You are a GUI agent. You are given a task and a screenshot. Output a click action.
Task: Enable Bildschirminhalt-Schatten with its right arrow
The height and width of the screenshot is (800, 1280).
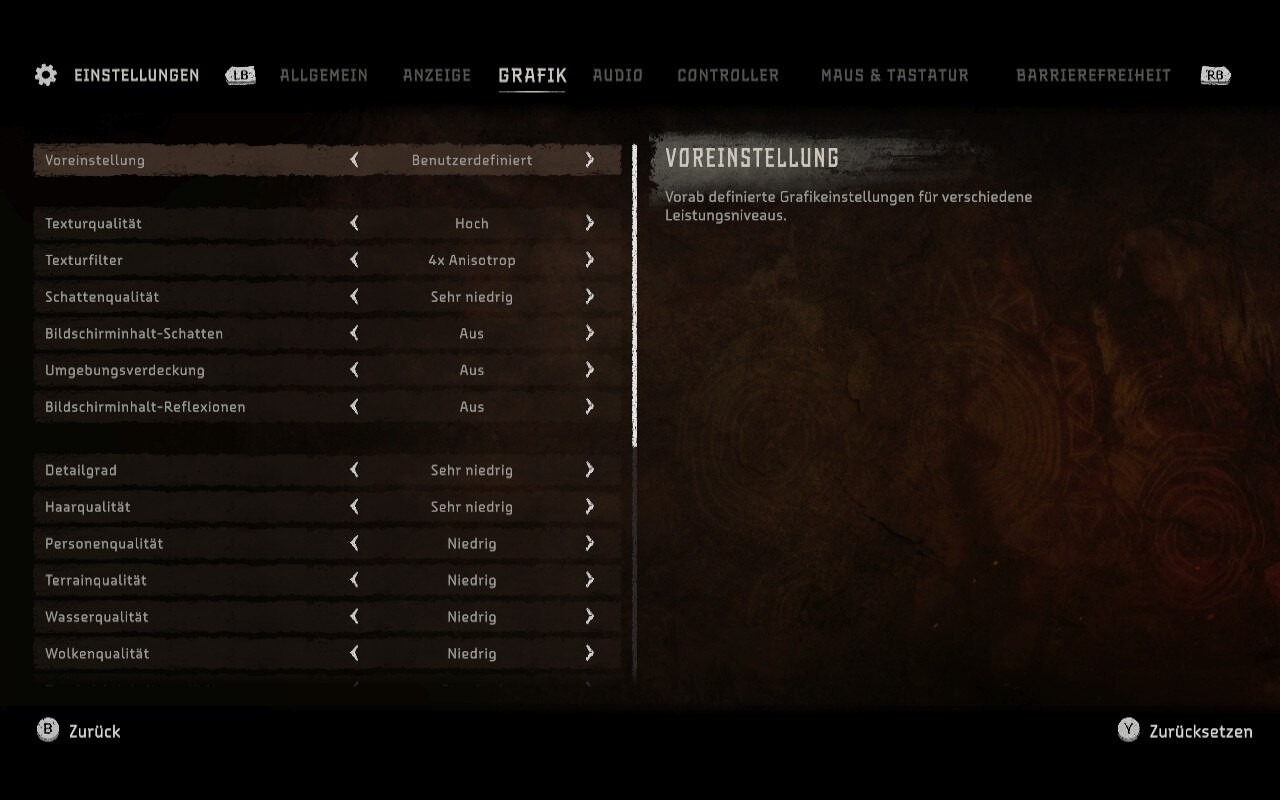coord(589,333)
